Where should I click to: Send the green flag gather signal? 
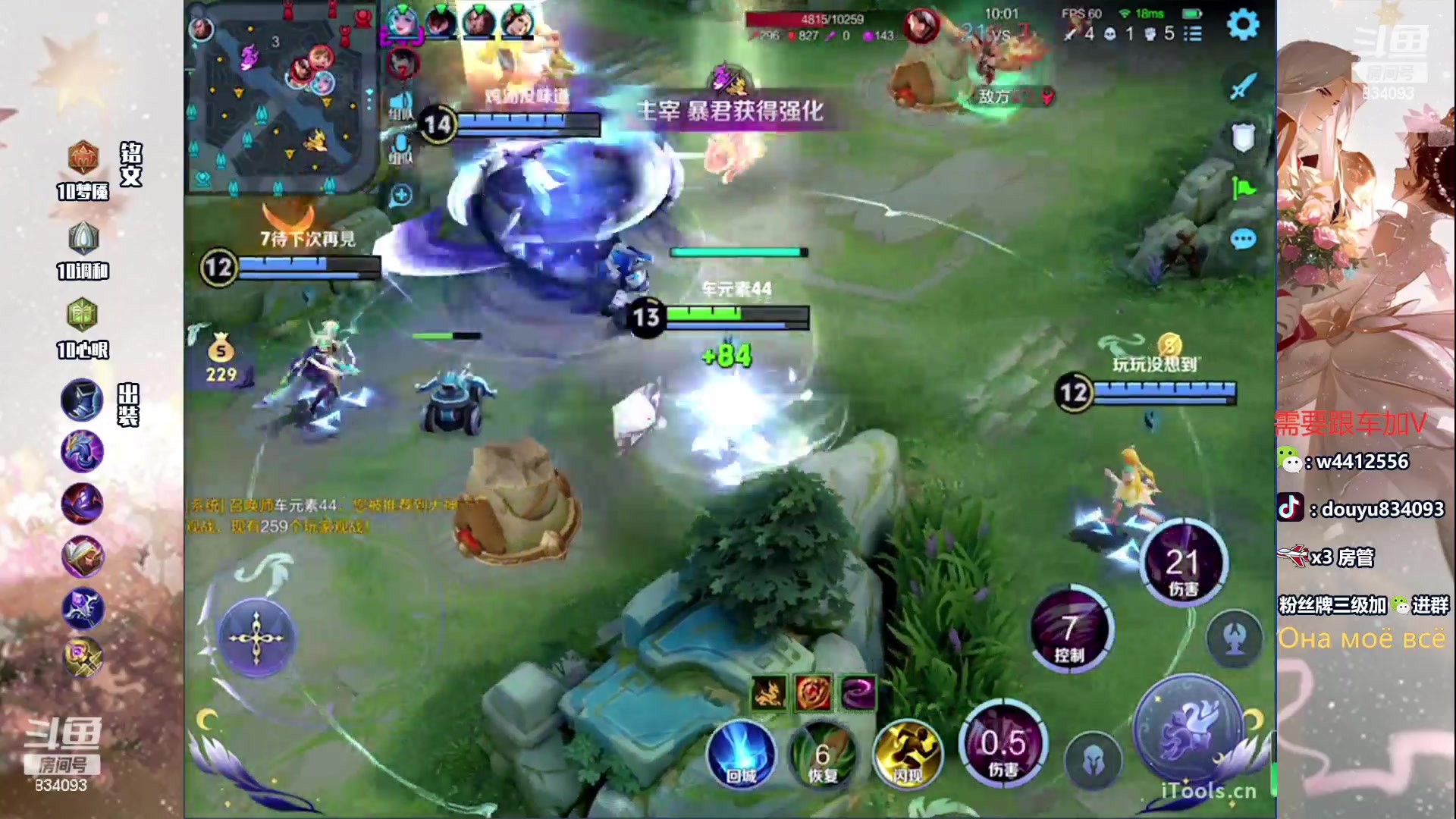1242,188
